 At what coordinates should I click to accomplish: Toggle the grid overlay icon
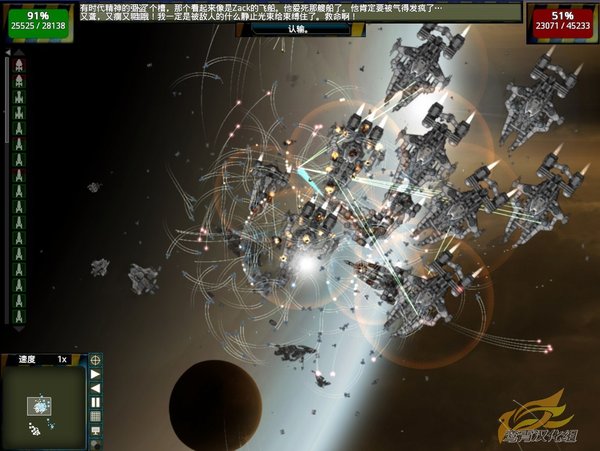click(x=96, y=416)
